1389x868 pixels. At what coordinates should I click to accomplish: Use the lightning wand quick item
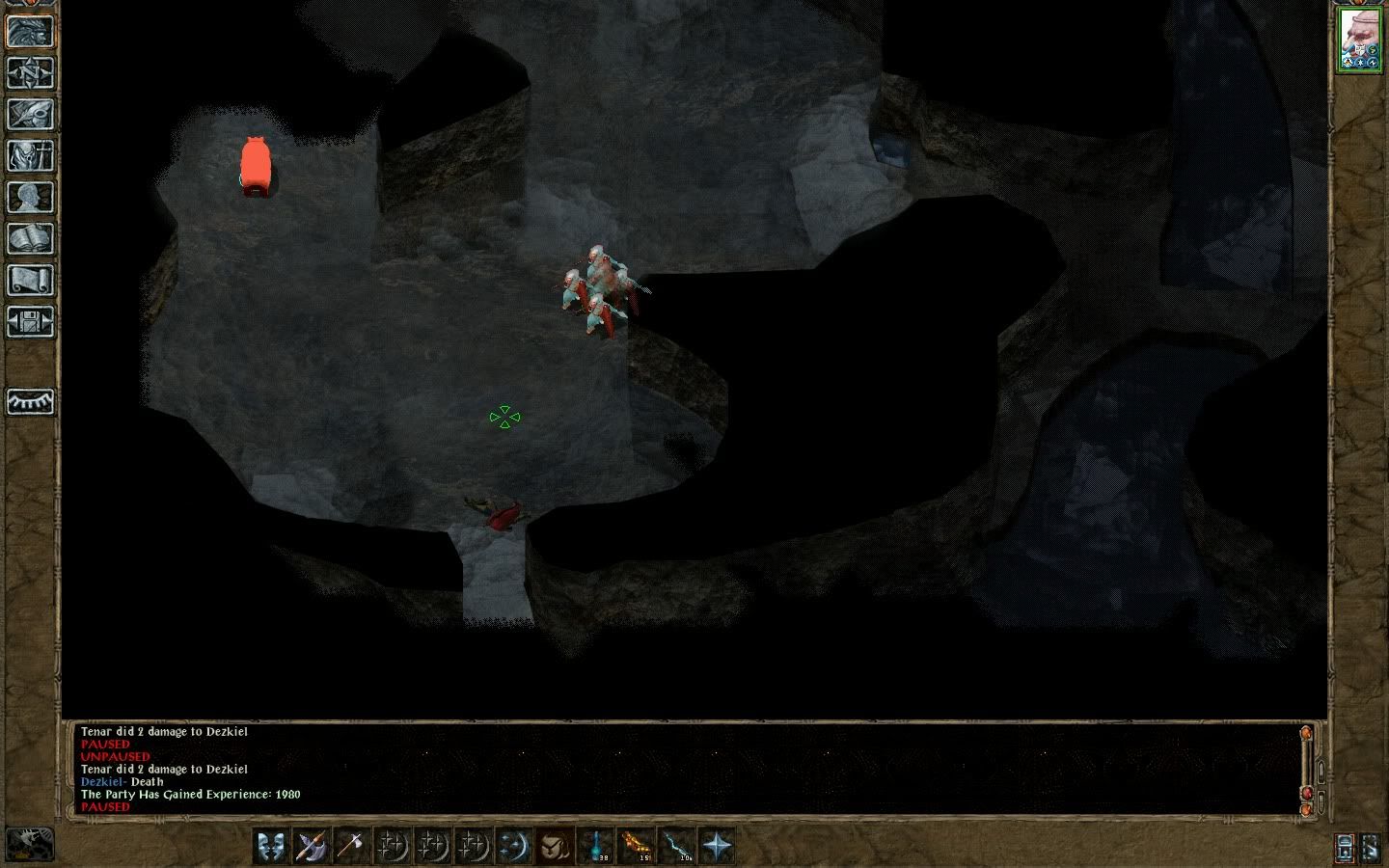[x=676, y=846]
